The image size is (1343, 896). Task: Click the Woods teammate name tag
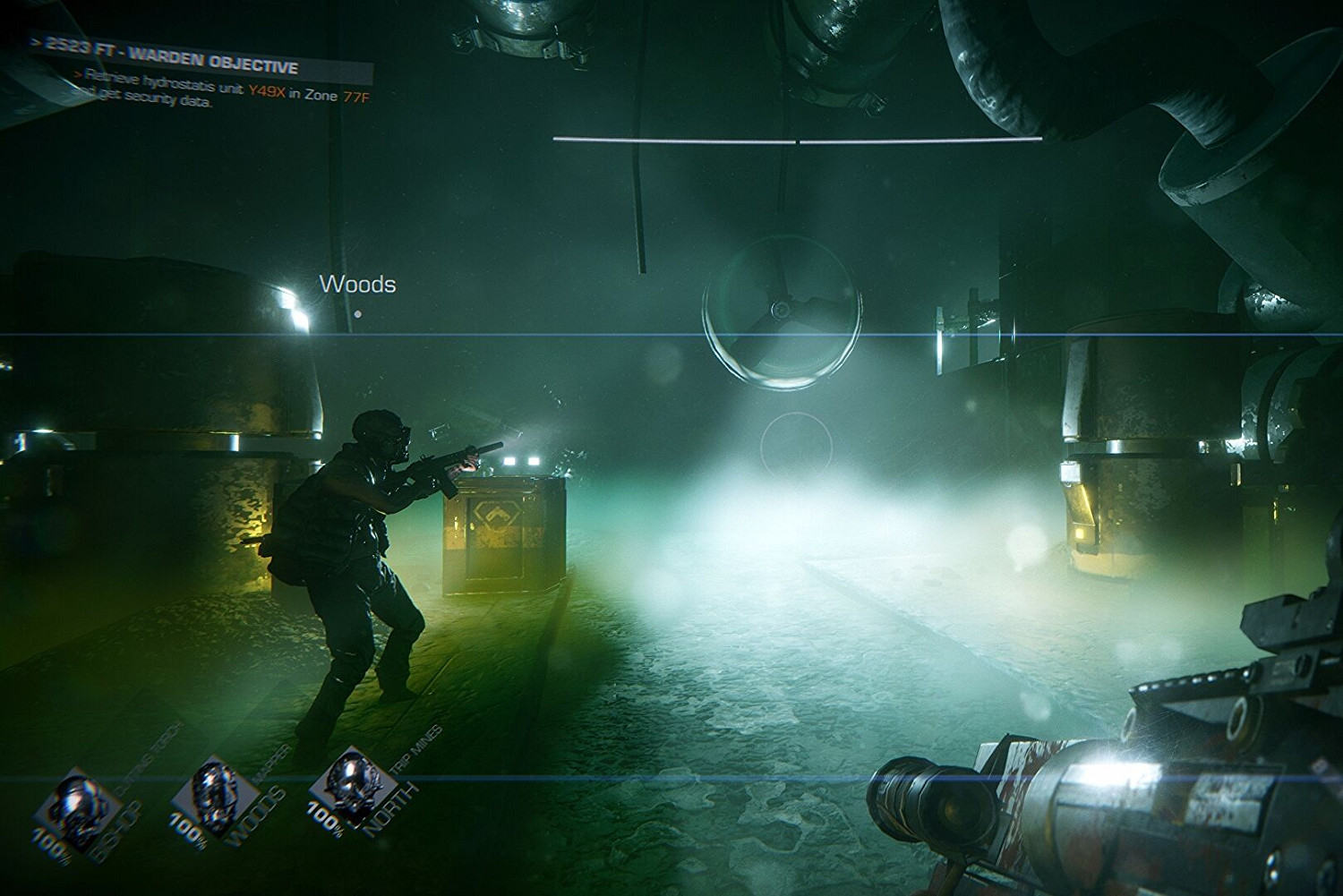357,285
